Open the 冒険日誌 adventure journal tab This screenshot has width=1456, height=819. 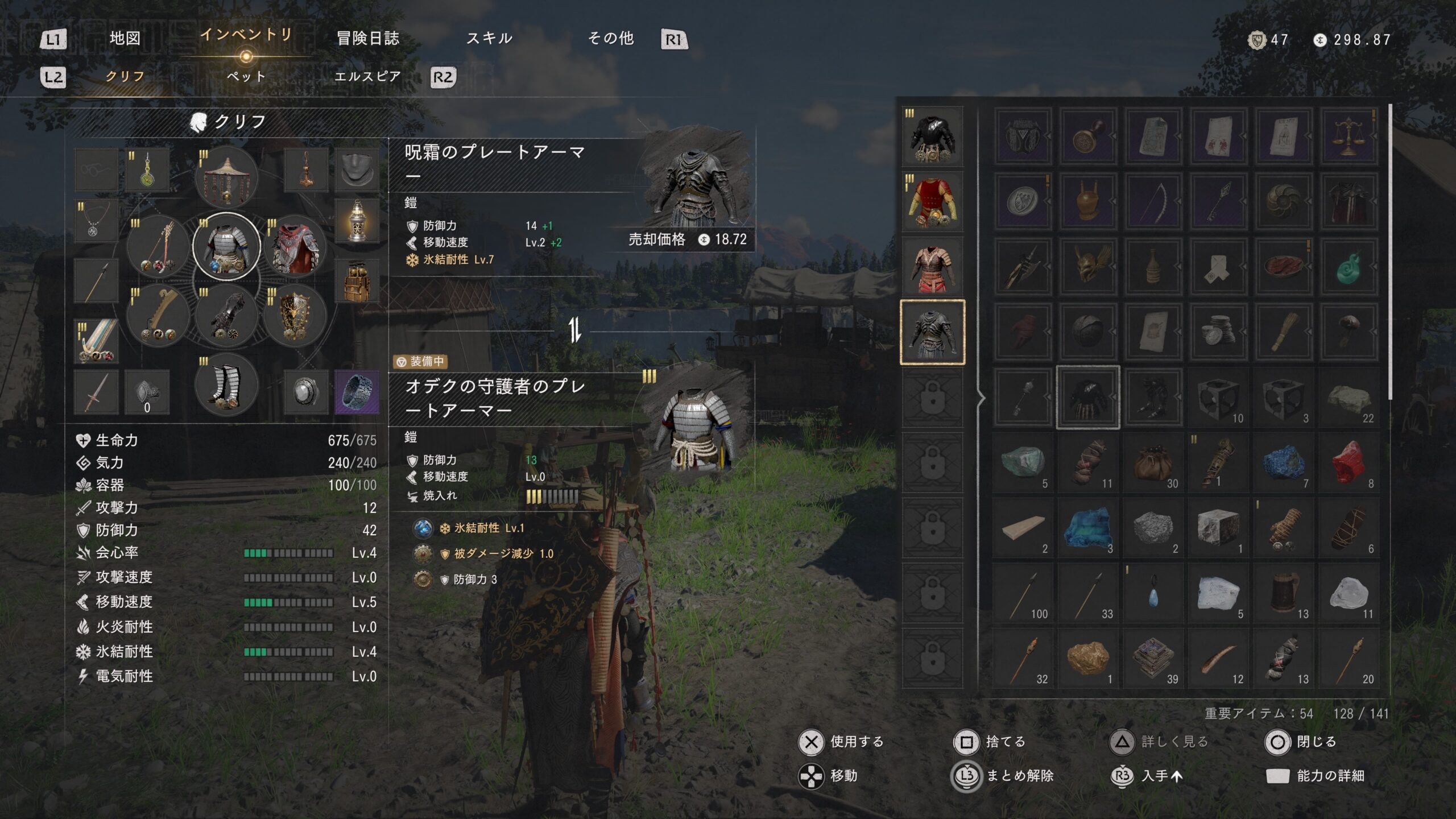point(368,39)
